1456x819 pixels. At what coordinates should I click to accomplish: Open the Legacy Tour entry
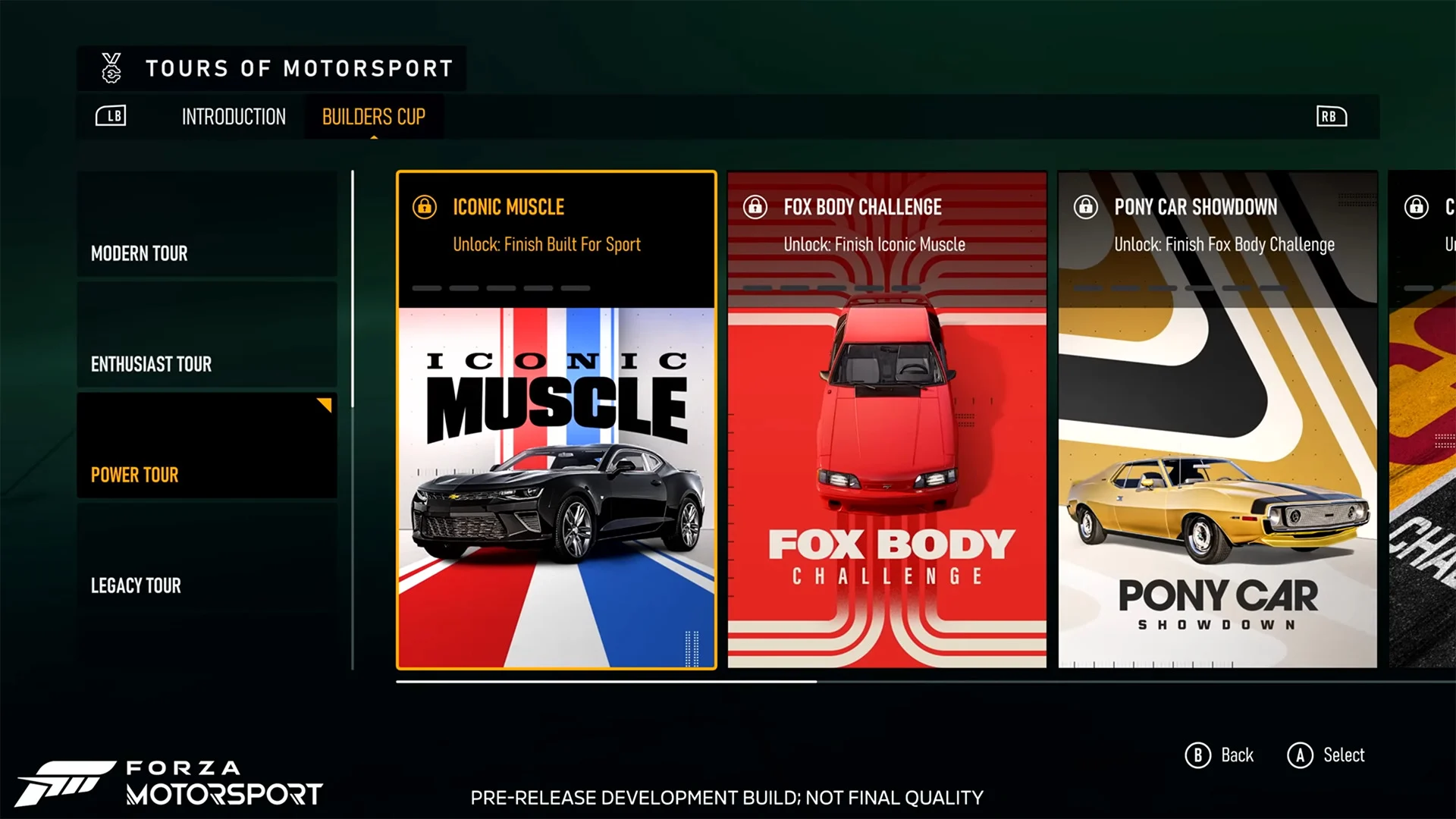click(206, 557)
